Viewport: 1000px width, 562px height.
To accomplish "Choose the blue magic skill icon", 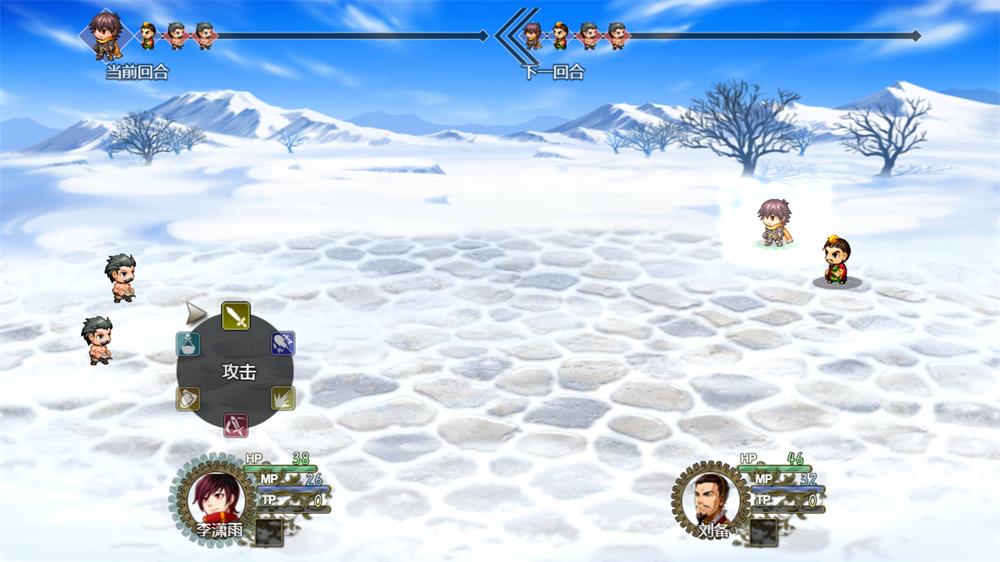I will tap(283, 343).
